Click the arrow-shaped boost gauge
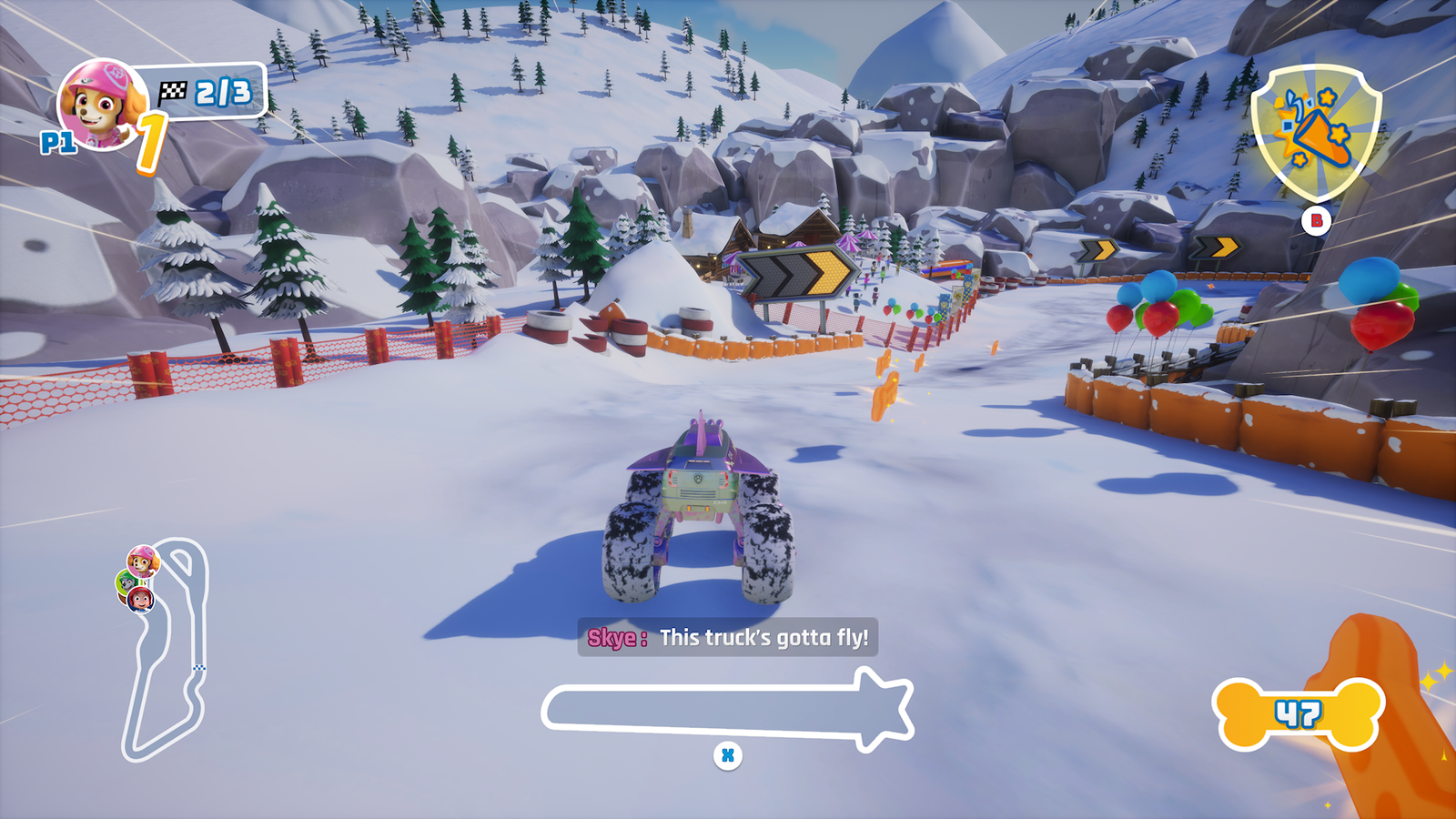 point(726,708)
